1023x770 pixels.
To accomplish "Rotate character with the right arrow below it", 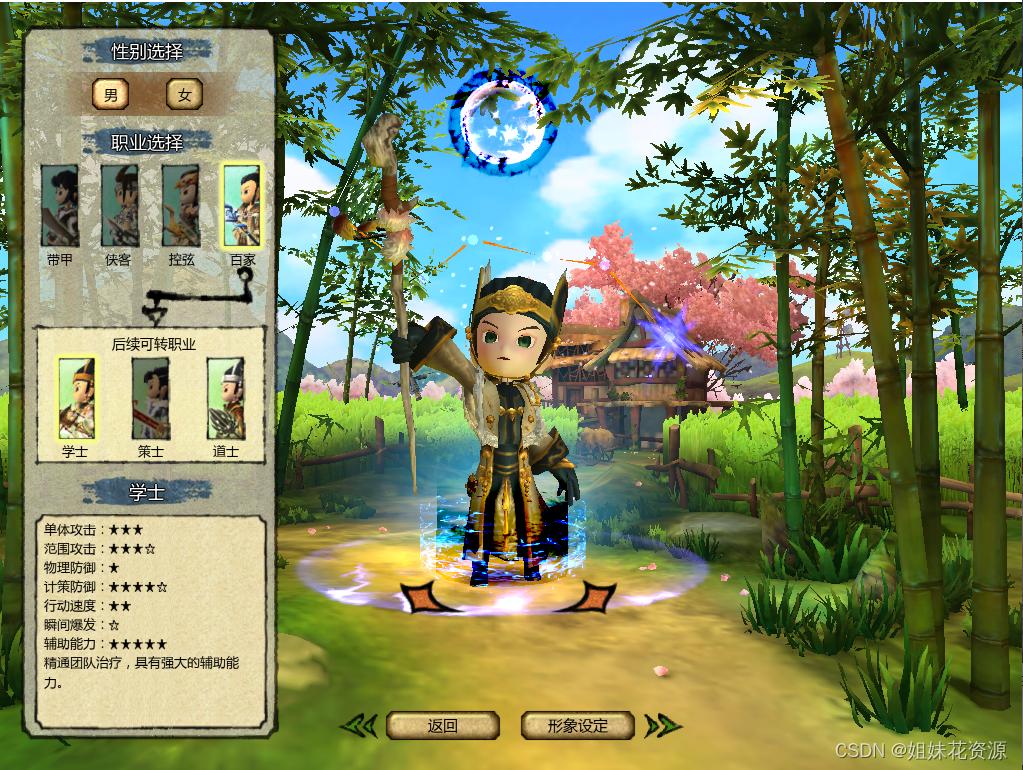I will pos(595,597).
